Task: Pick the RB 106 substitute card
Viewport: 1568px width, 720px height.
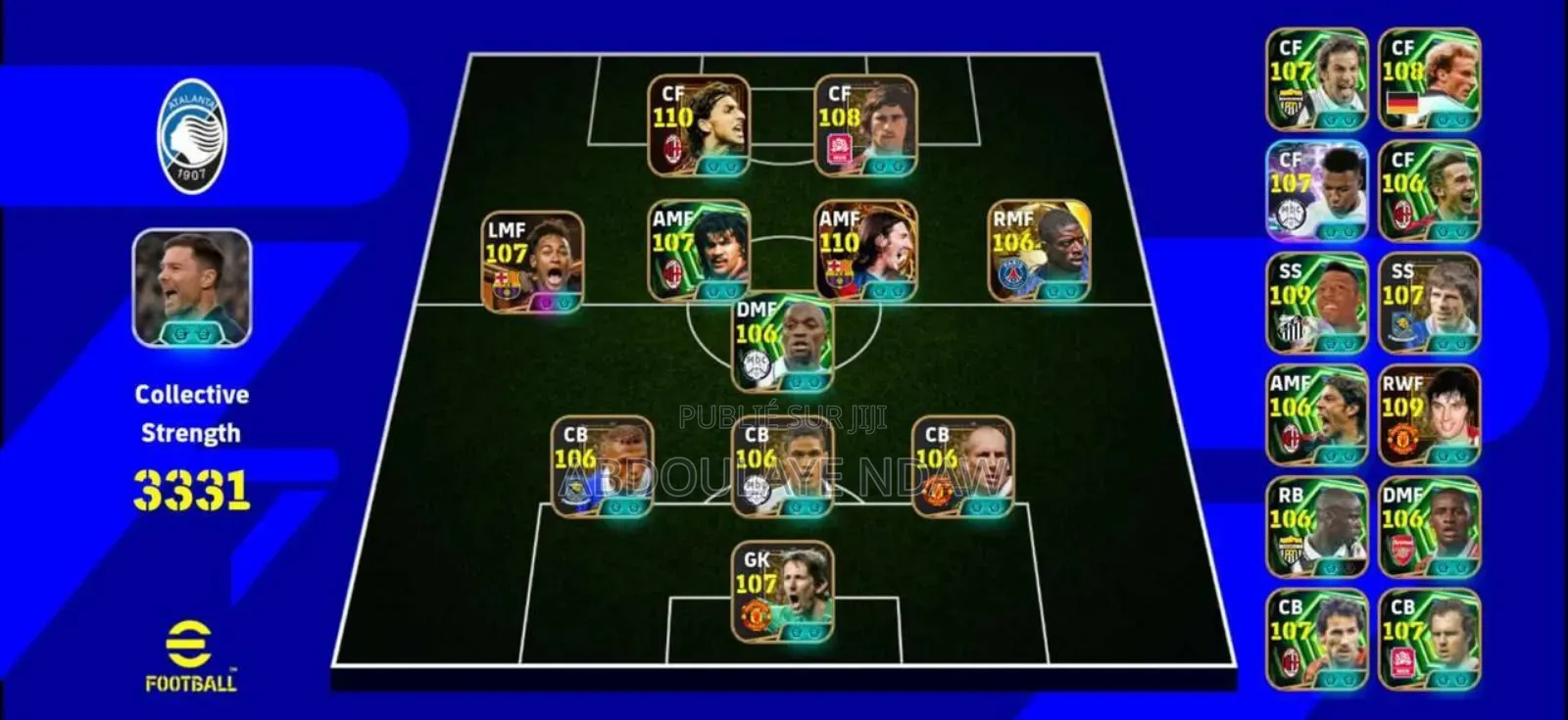Action: 1316,527
